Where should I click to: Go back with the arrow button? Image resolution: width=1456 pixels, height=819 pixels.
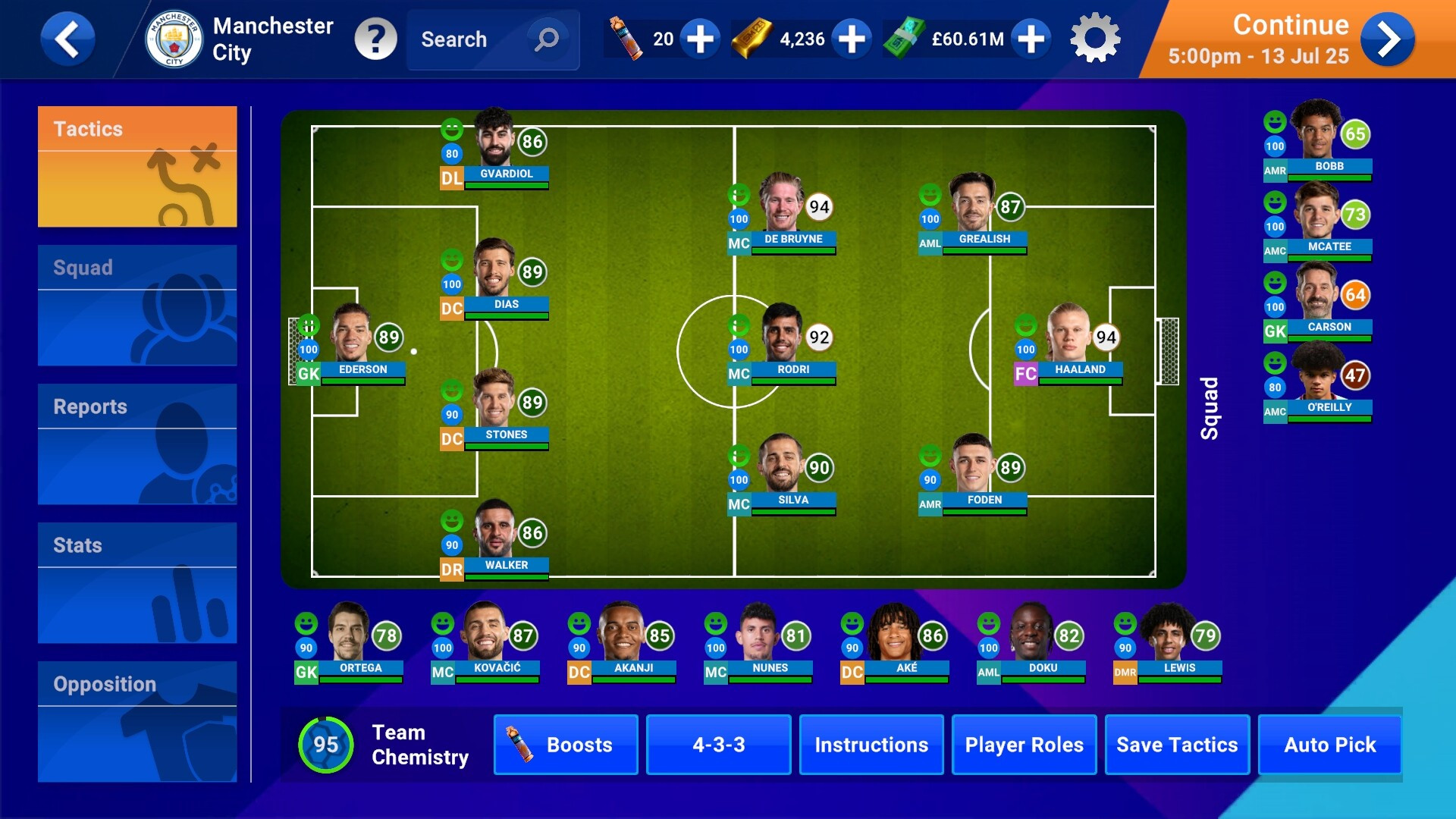(67, 39)
